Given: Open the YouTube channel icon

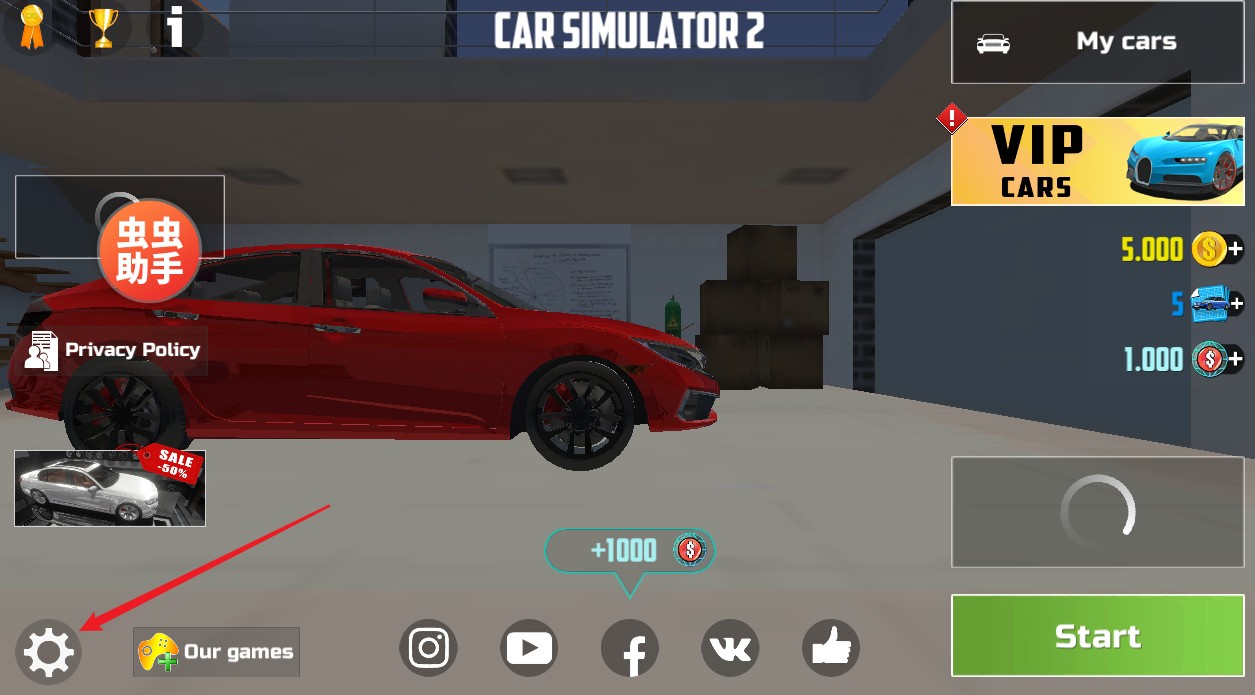Looking at the screenshot, I should click(529, 649).
